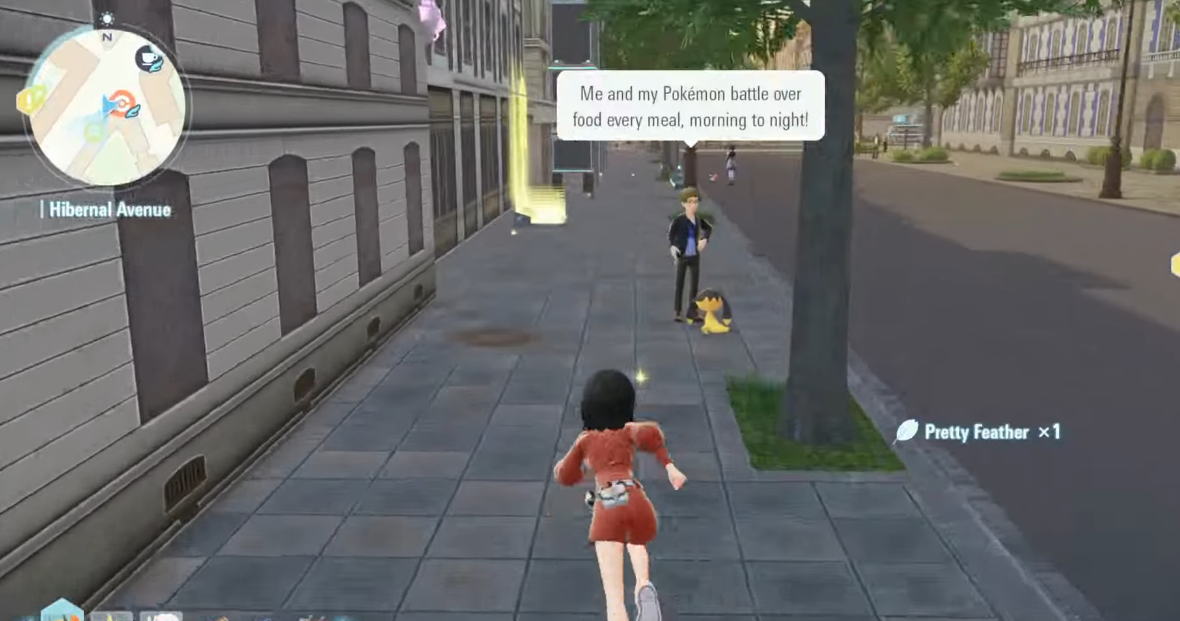Viewport: 1180px width, 621px height.
Task: Select the red target marker on minimap
Action: [122, 101]
